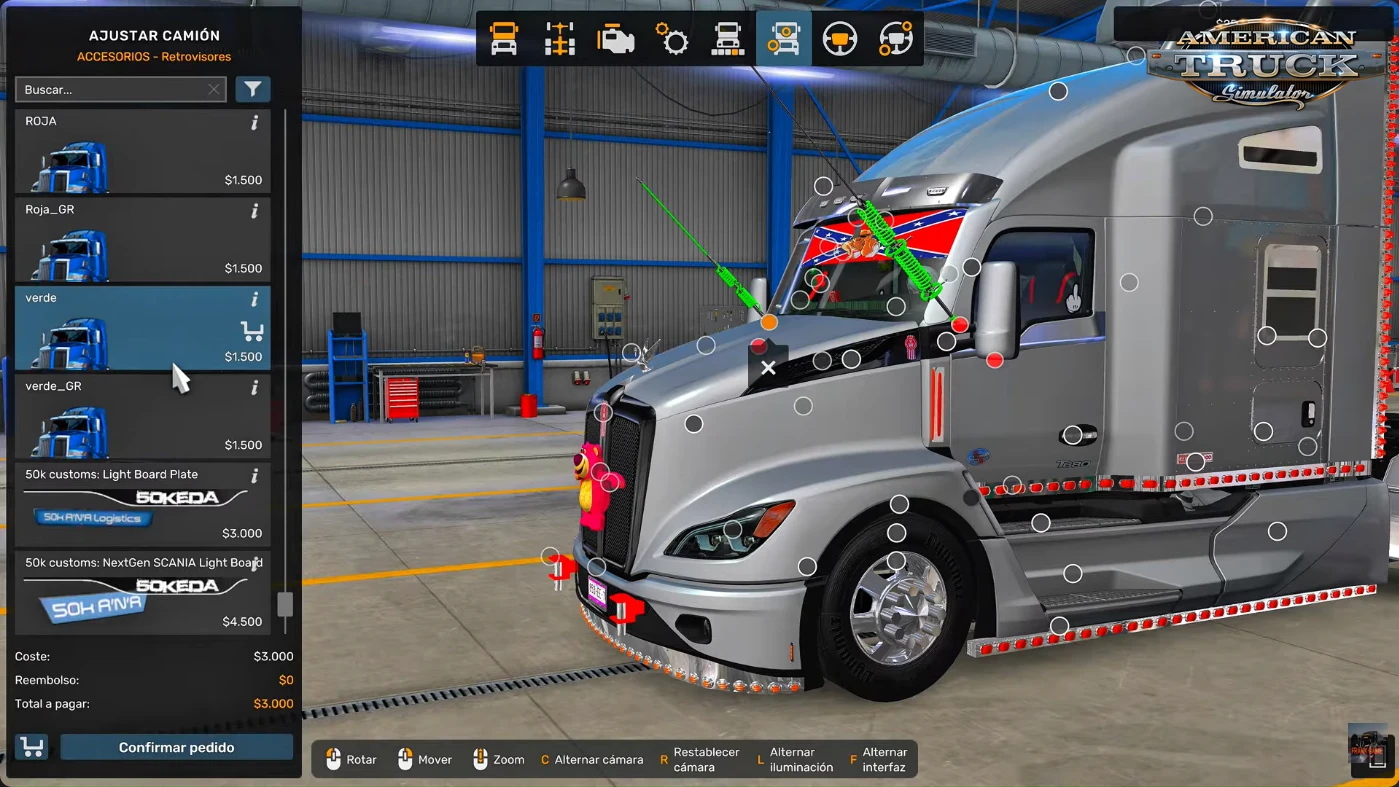This screenshot has height=787, width=1399.
Task: Confirm the order with Confirmar pedido
Action: point(176,748)
